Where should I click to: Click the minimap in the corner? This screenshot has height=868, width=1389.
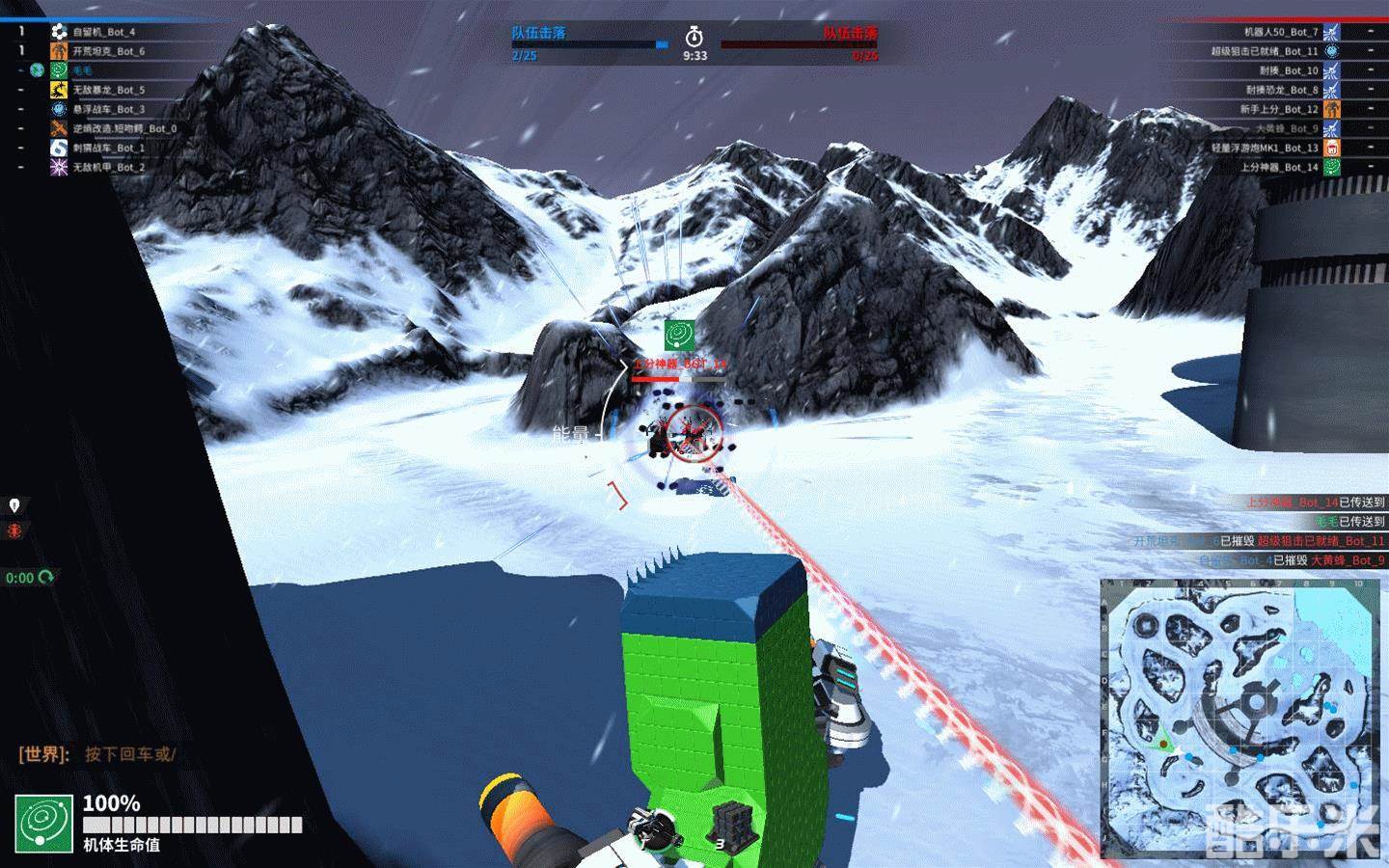pyautogui.click(x=1242, y=717)
